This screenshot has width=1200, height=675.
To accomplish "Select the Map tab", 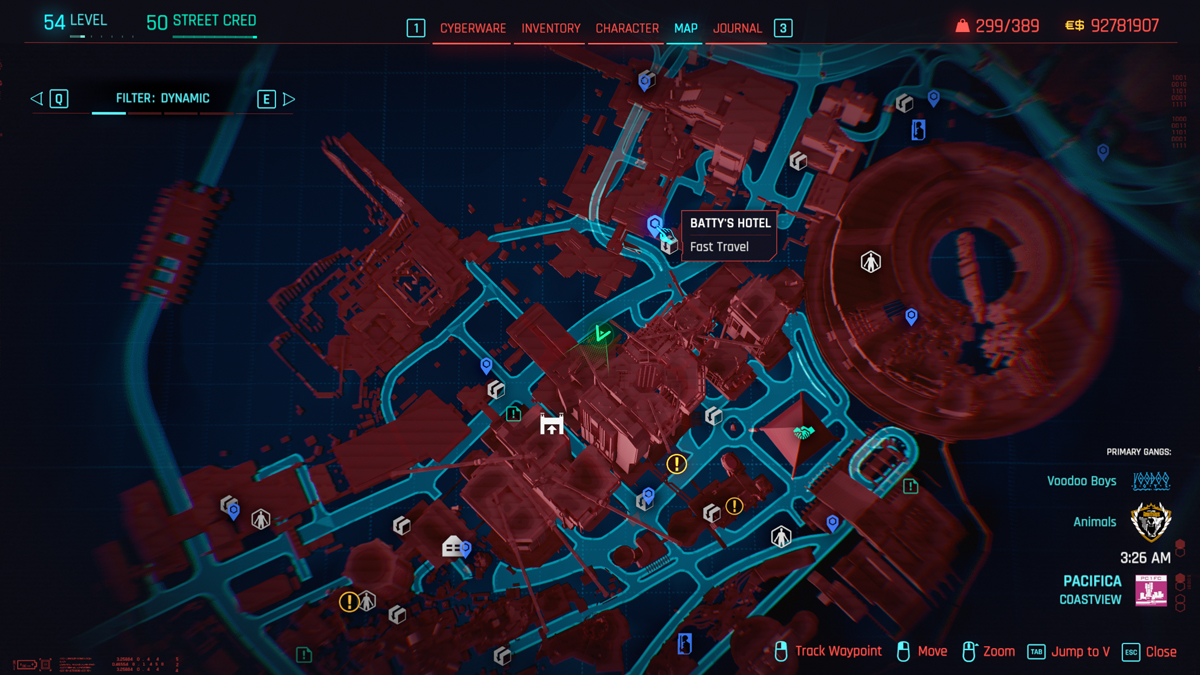I will point(686,29).
